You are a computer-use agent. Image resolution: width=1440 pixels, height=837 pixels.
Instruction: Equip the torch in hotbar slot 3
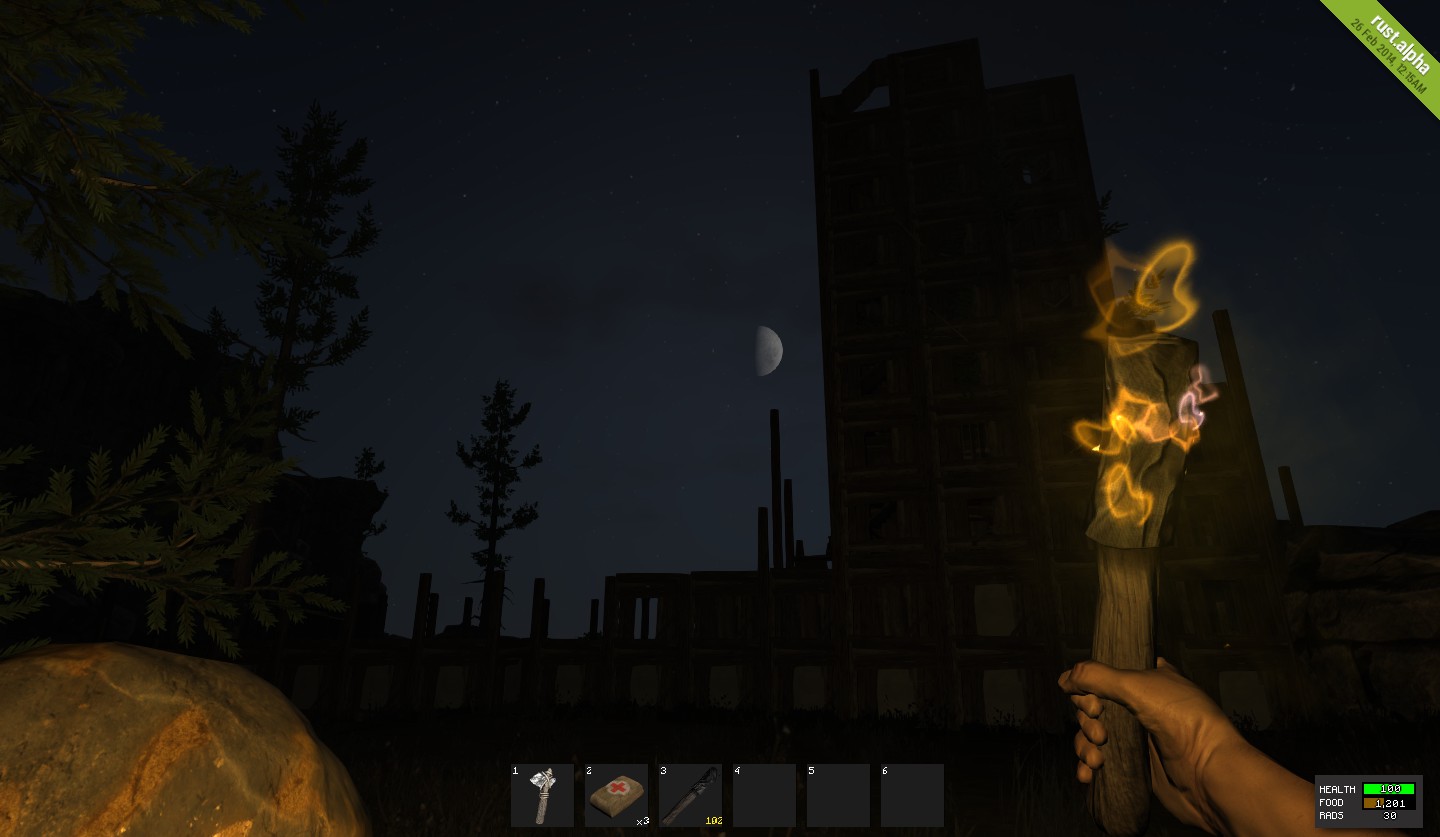[690, 795]
